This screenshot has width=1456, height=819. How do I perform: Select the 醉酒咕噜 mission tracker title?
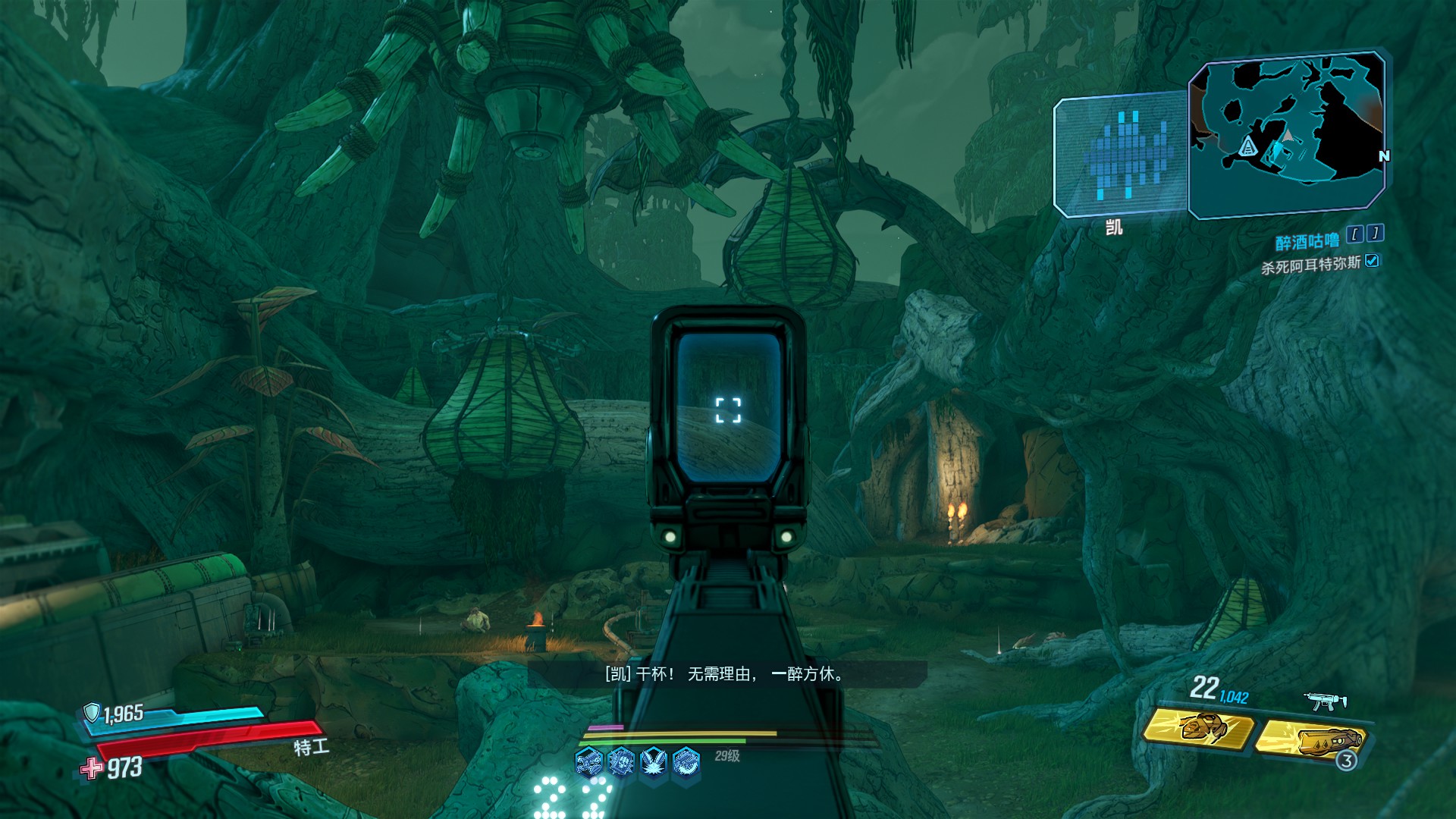[x=1307, y=242]
